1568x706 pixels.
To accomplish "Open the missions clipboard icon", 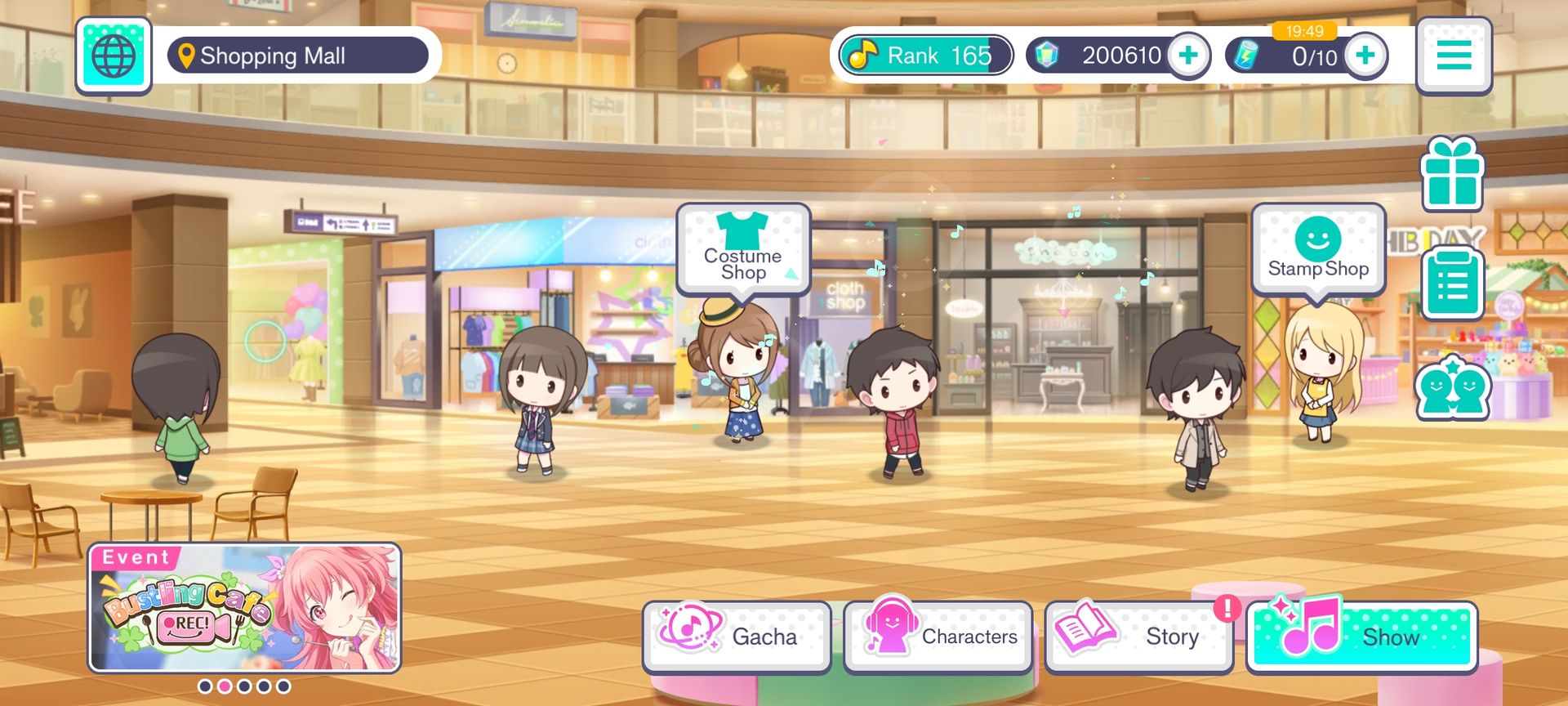I will click(1451, 283).
